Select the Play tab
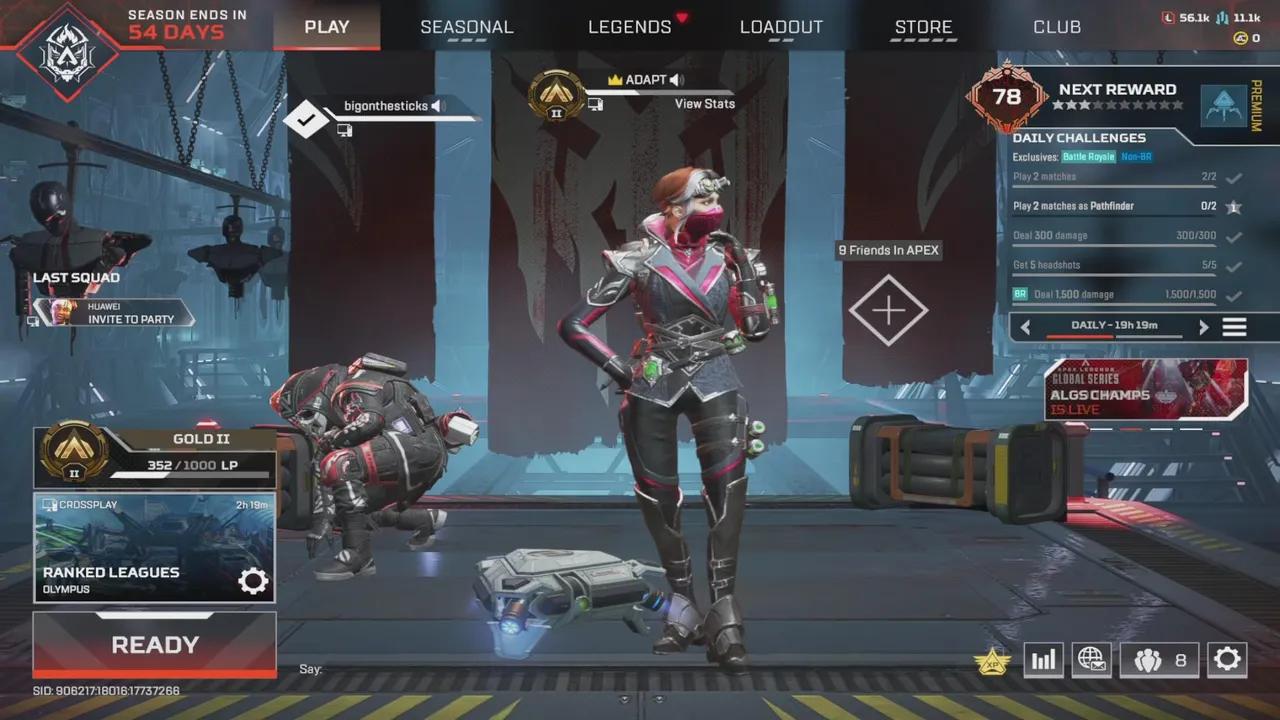The image size is (1280, 720). (326, 27)
